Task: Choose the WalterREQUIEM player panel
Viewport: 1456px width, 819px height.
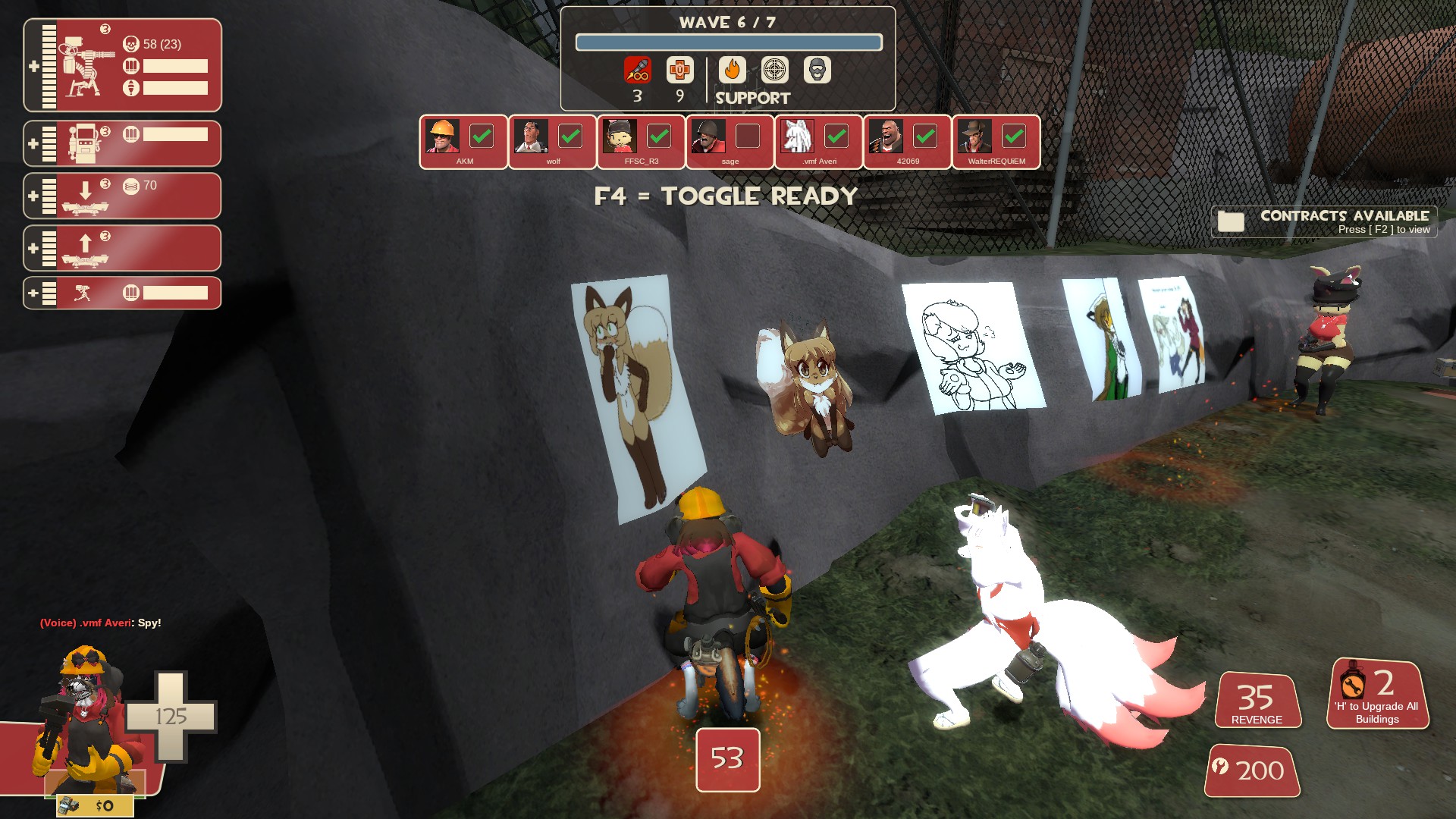Action: pyautogui.click(x=996, y=142)
